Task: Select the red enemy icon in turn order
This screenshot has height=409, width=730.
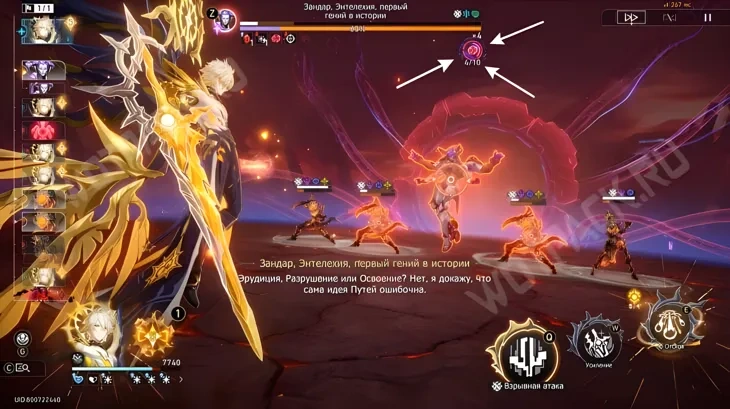Action: pyautogui.click(x=43, y=130)
